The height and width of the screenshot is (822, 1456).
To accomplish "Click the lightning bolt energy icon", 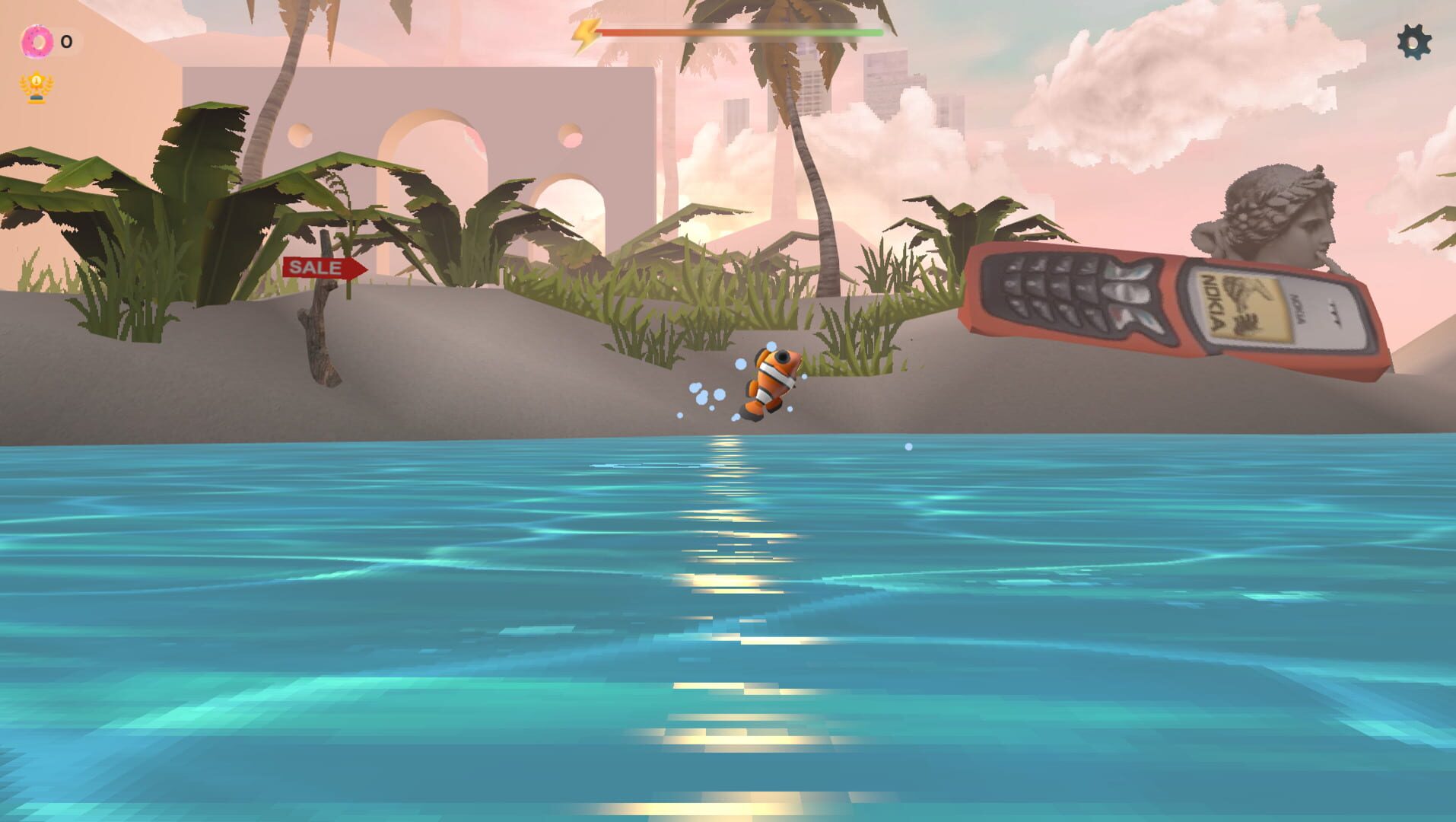I will 586,33.
